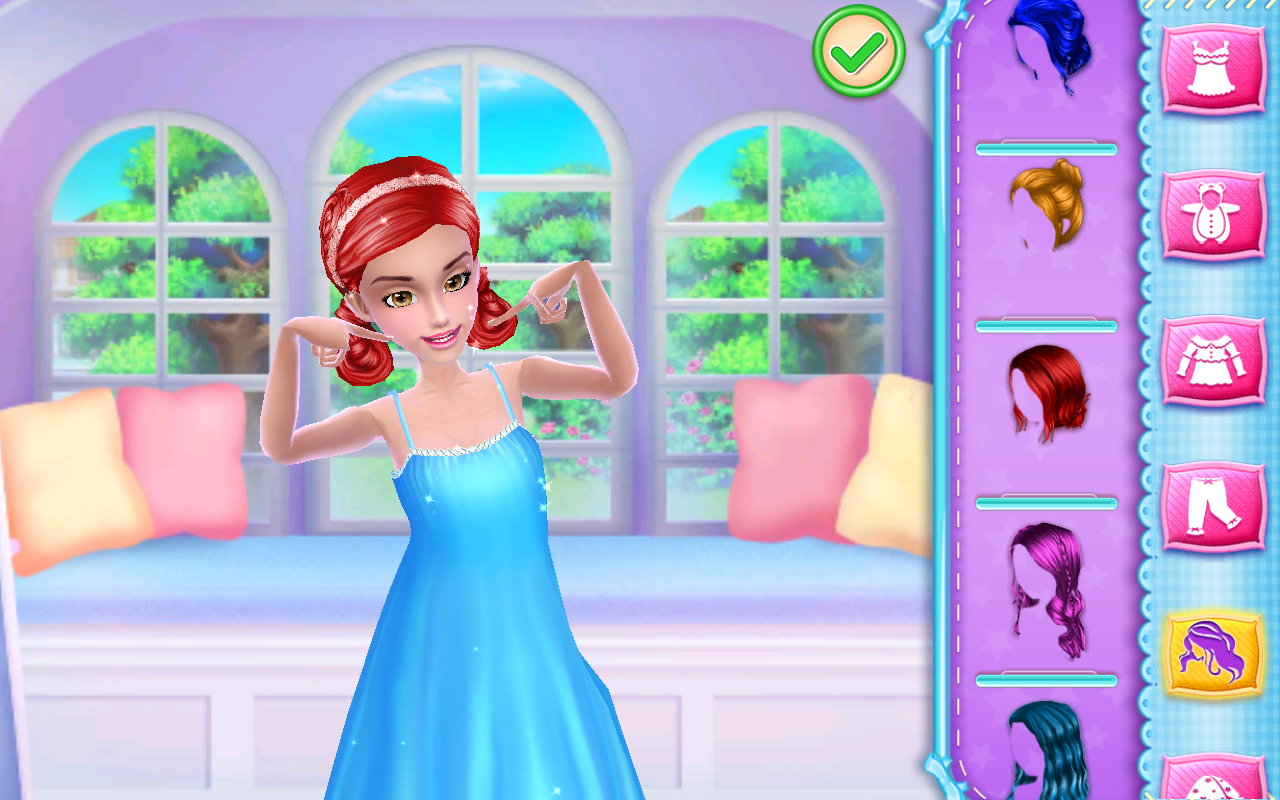Select the orange ponytail hairstyle
The width and height of the screenshot is (1280, 800).
[x=1046, y=205]
